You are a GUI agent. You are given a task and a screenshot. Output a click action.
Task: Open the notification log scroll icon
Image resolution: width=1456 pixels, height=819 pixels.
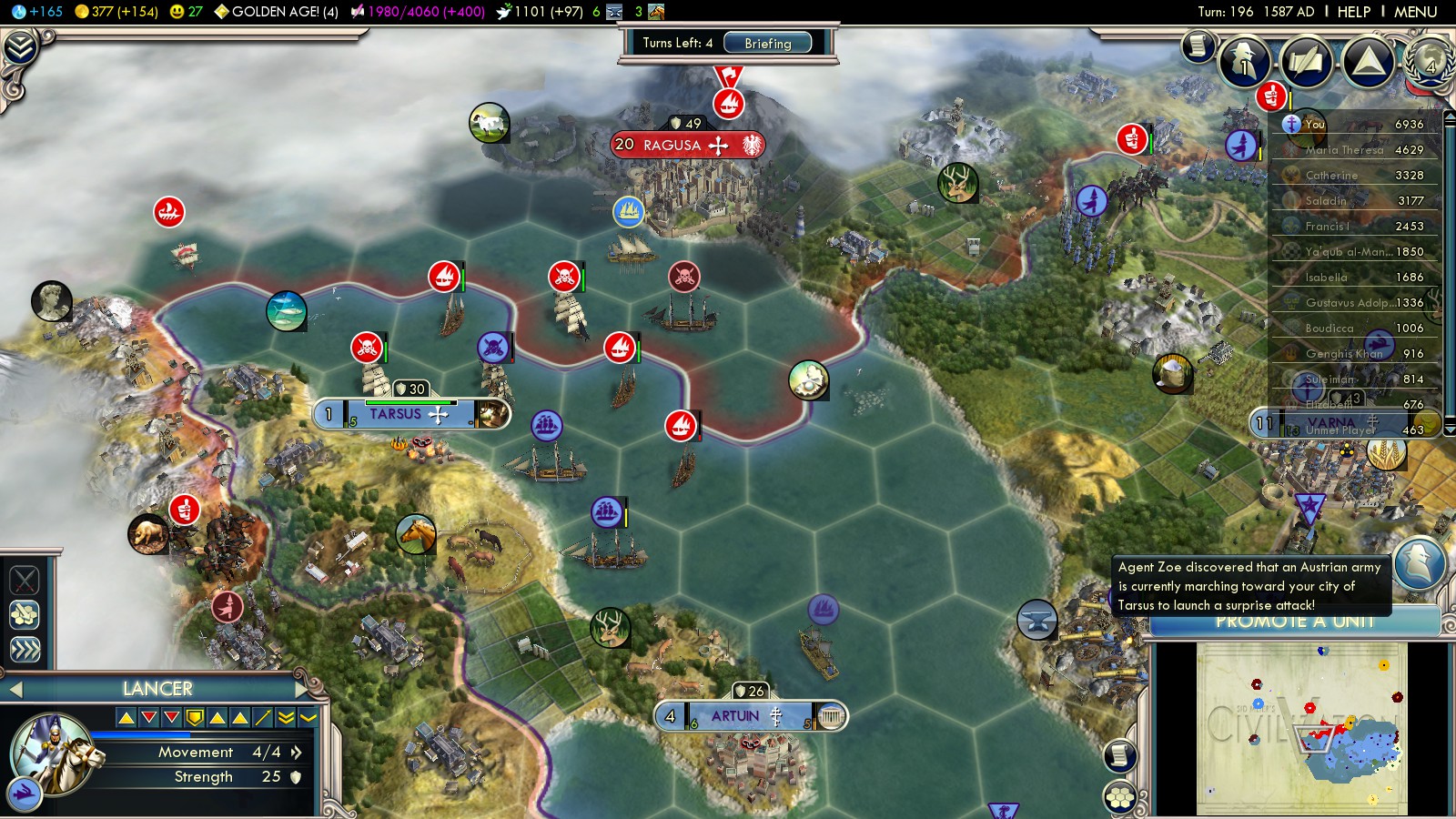pos(1198,45)
